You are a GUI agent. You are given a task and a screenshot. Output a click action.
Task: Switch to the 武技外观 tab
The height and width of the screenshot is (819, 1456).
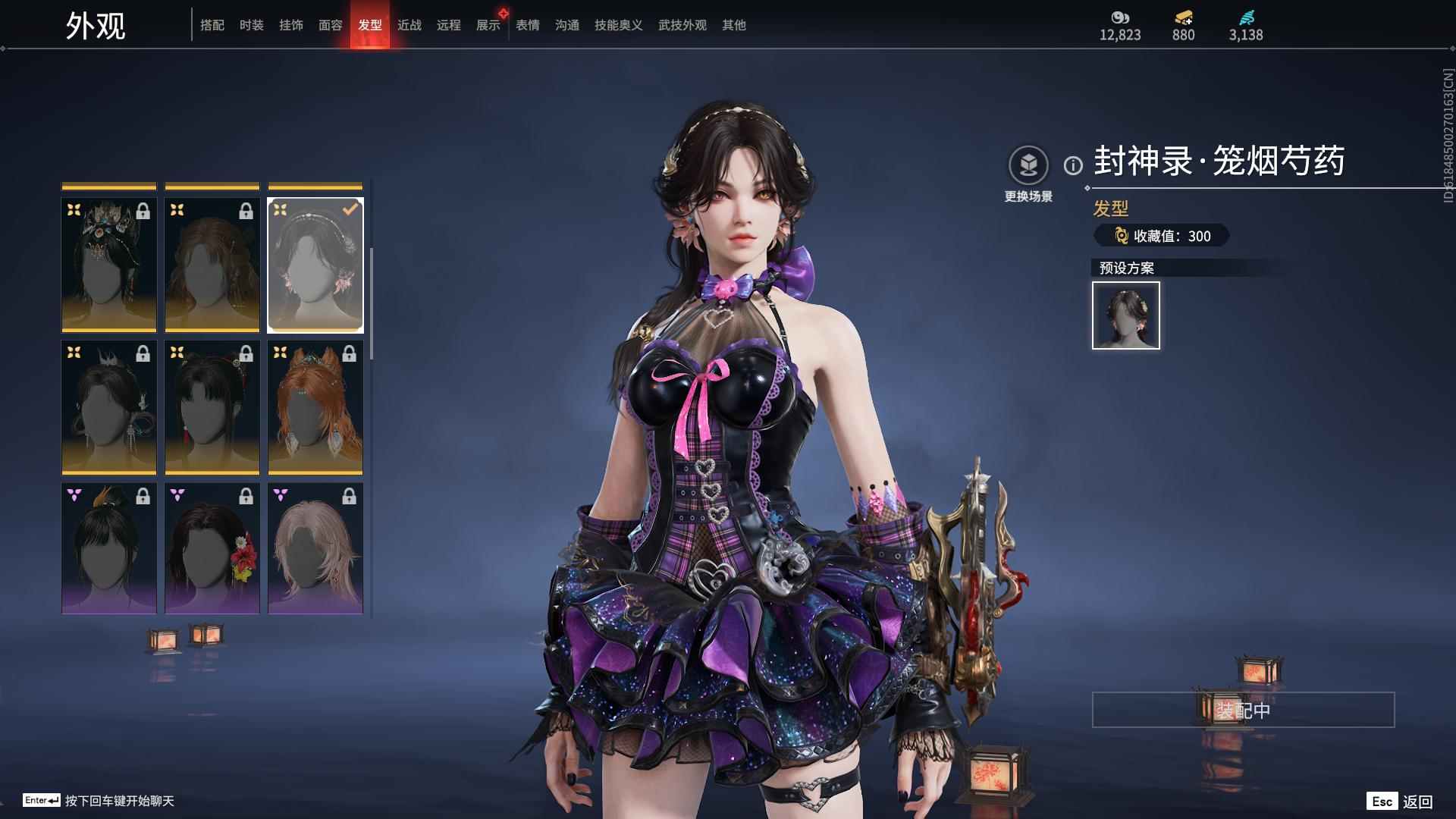[x=682, y=25]
